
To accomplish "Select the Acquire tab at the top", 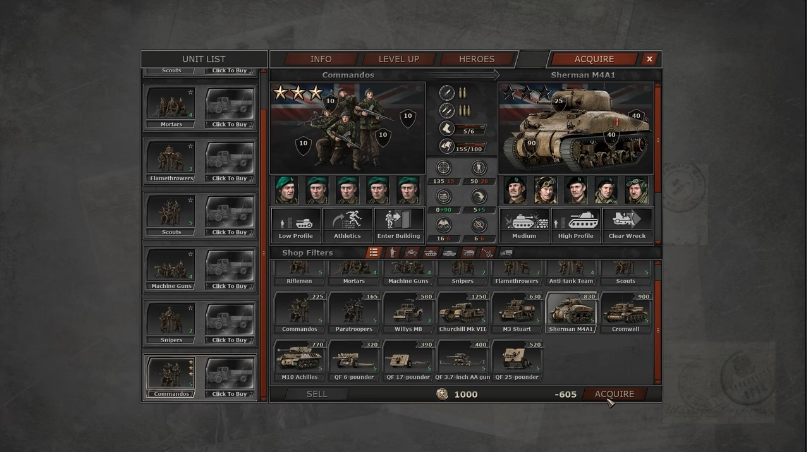I will point(593,59).
